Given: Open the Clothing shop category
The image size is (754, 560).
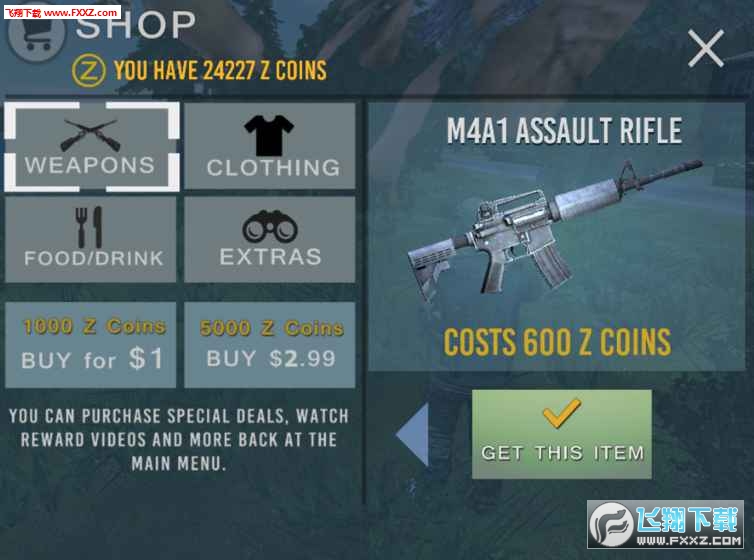Looking at the screenshot, I should [x=270, y=147].
